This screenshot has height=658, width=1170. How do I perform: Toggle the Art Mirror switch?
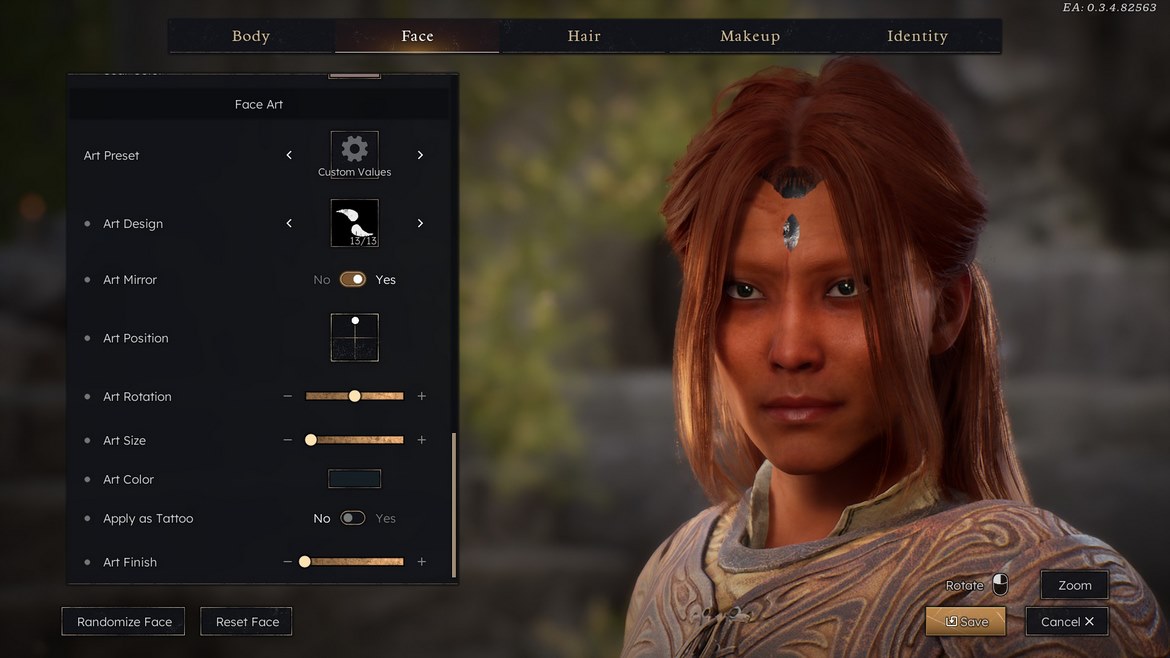click(x=353, y=280)
